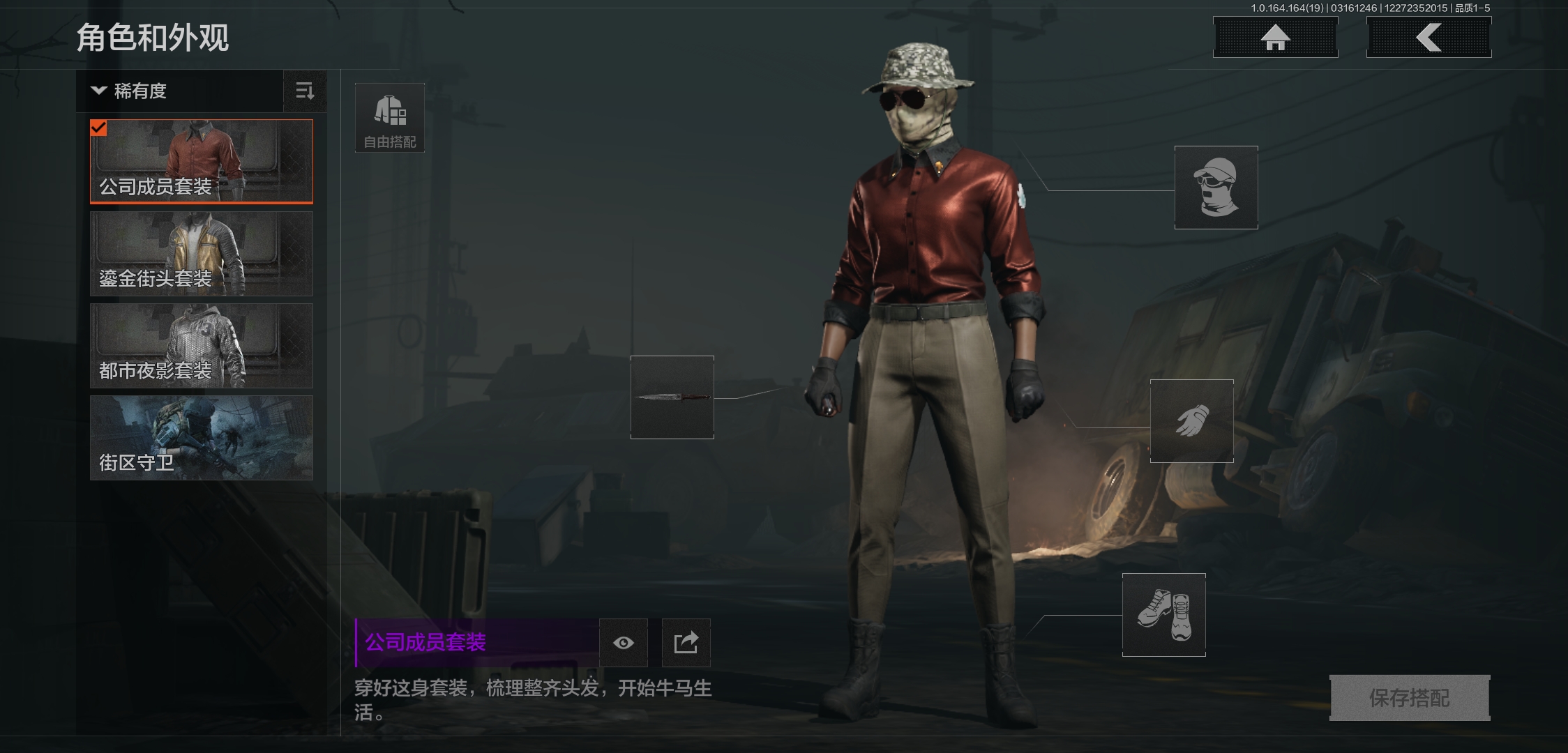Open the gloves equipment slot

click(1191, 420)
